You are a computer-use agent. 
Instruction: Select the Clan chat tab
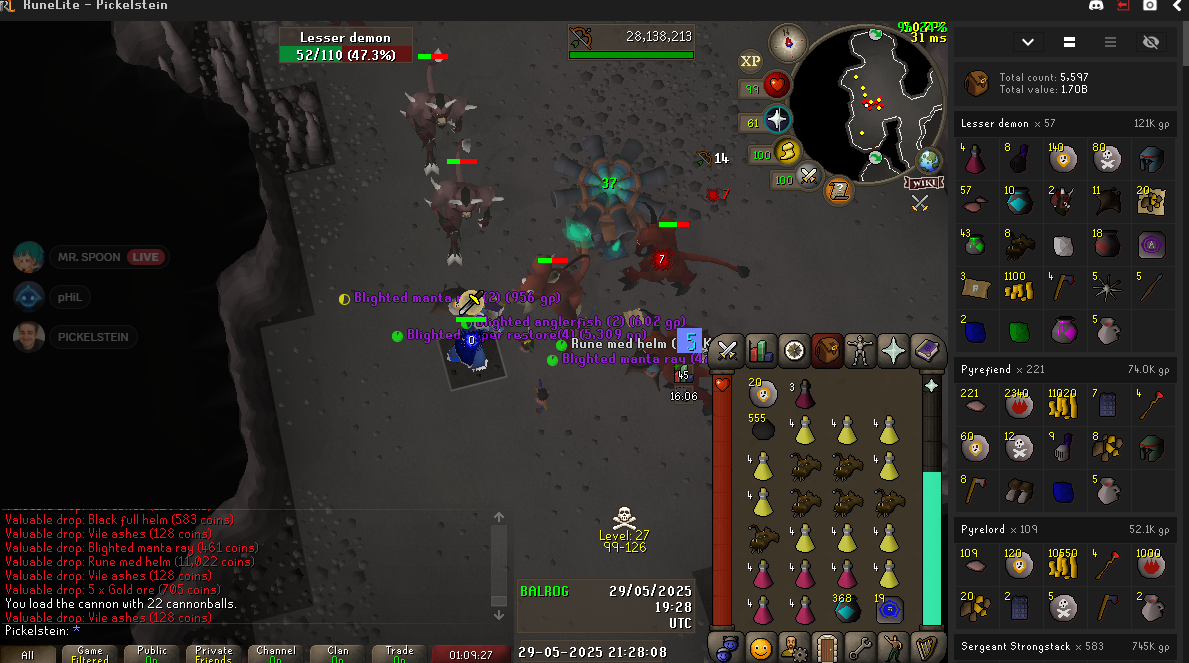[338, 655]
